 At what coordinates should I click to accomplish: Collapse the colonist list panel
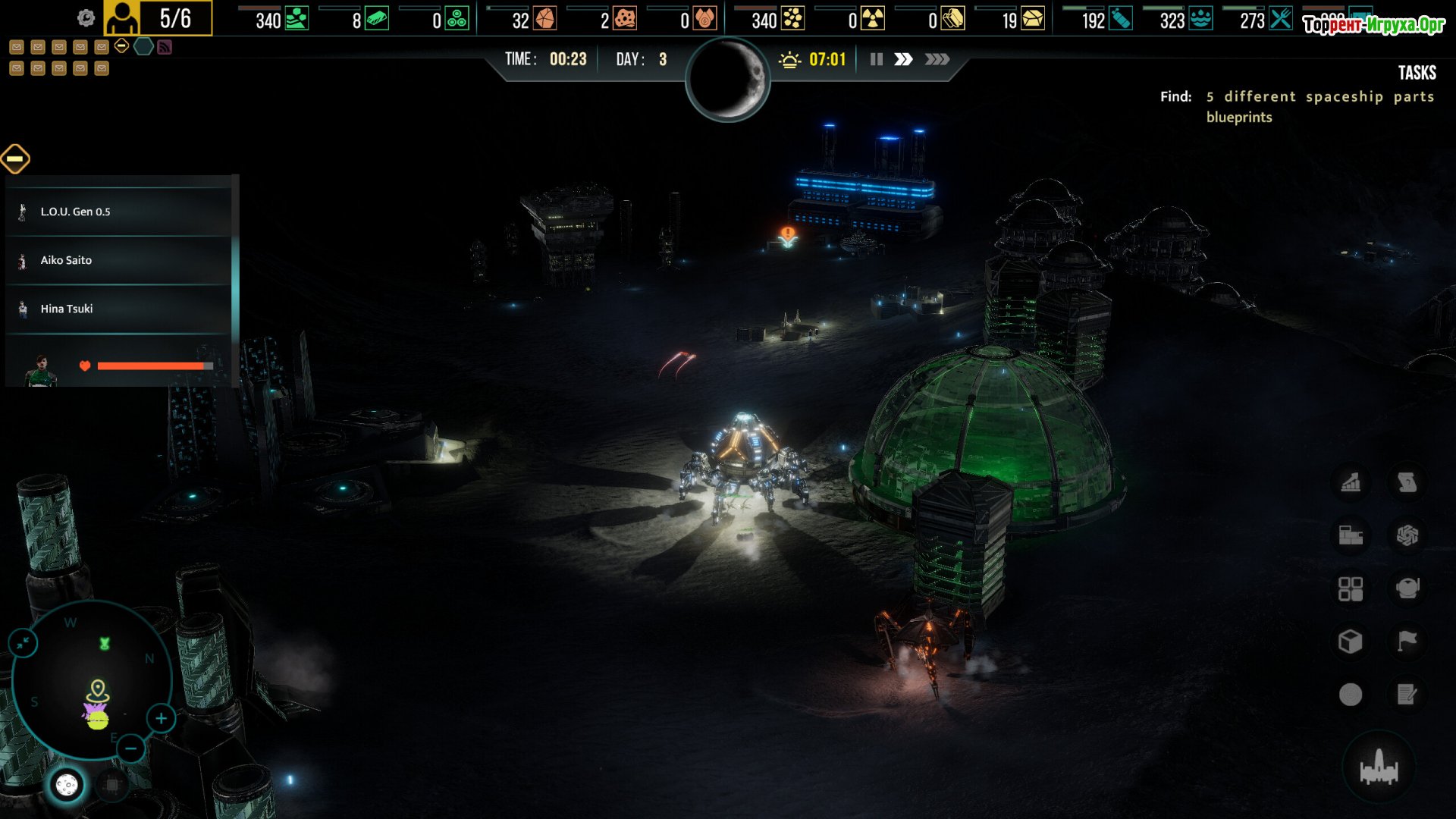coord(15,158)
